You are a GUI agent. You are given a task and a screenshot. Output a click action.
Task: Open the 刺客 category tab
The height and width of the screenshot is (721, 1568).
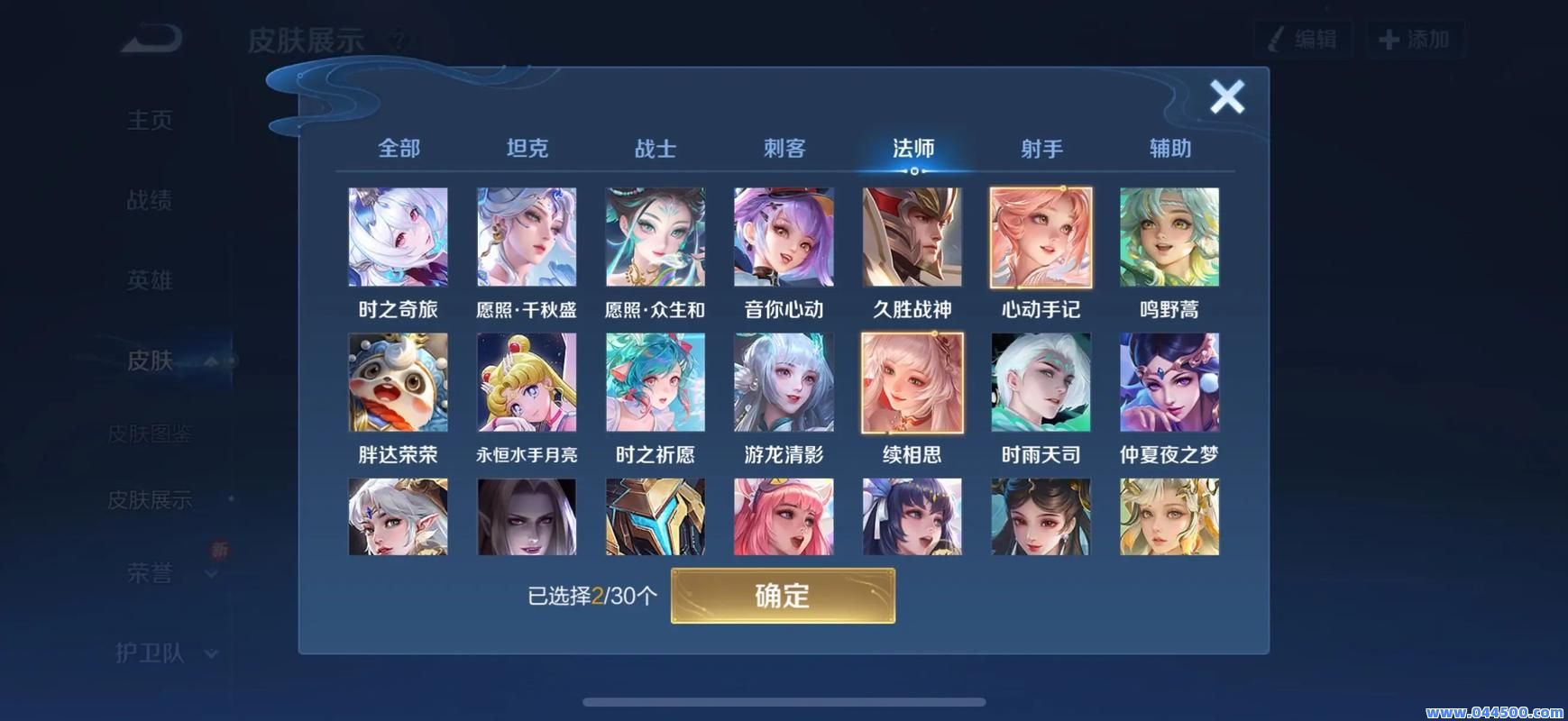coord(784,147)
